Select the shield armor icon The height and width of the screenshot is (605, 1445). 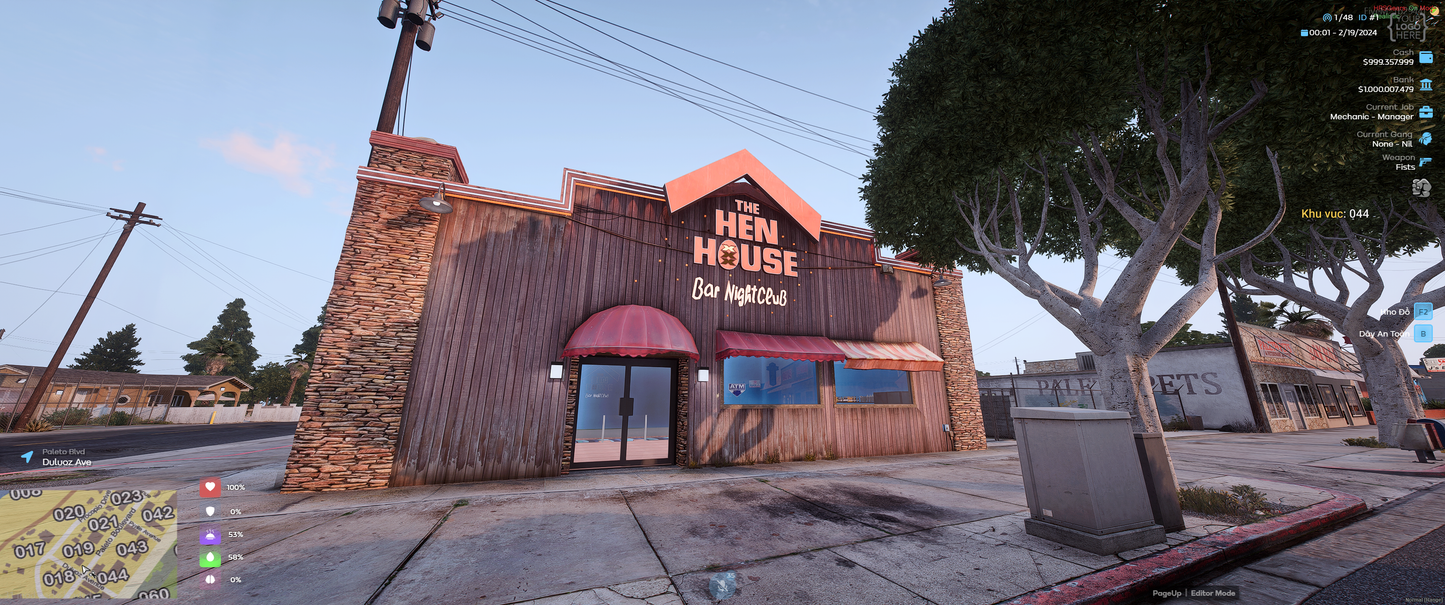coord(210,511)
